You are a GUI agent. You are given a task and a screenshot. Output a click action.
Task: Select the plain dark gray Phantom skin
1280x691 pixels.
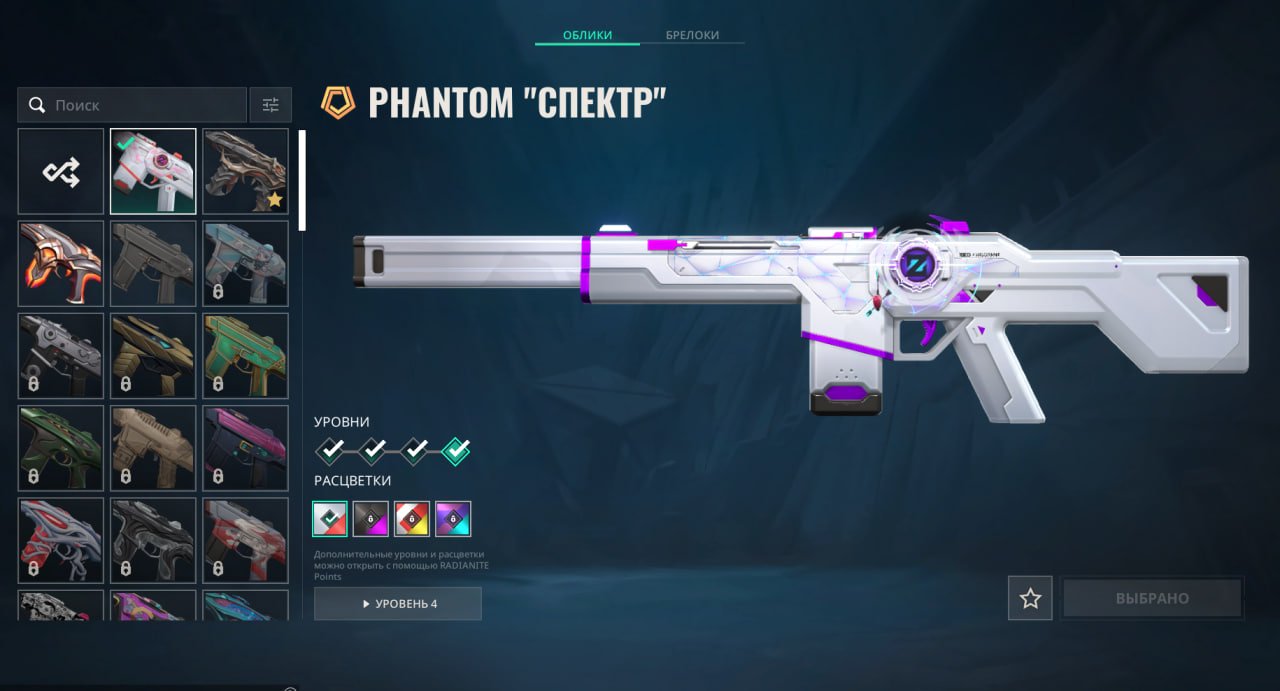coord(153,263)
